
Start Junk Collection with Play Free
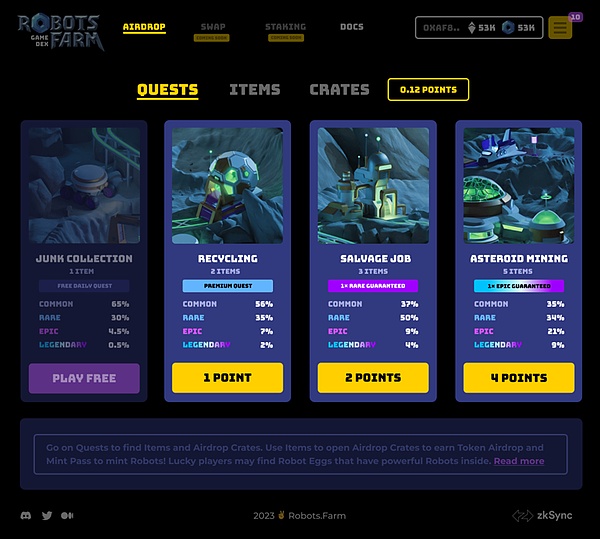(84, 378)
